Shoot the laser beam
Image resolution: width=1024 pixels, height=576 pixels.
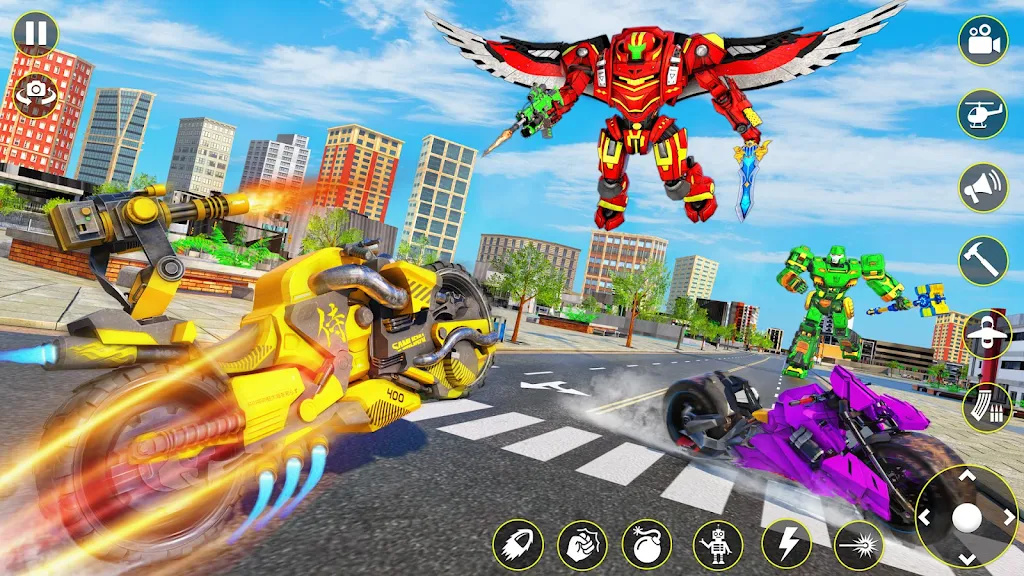pyautogui.click(x=858, y=545)
